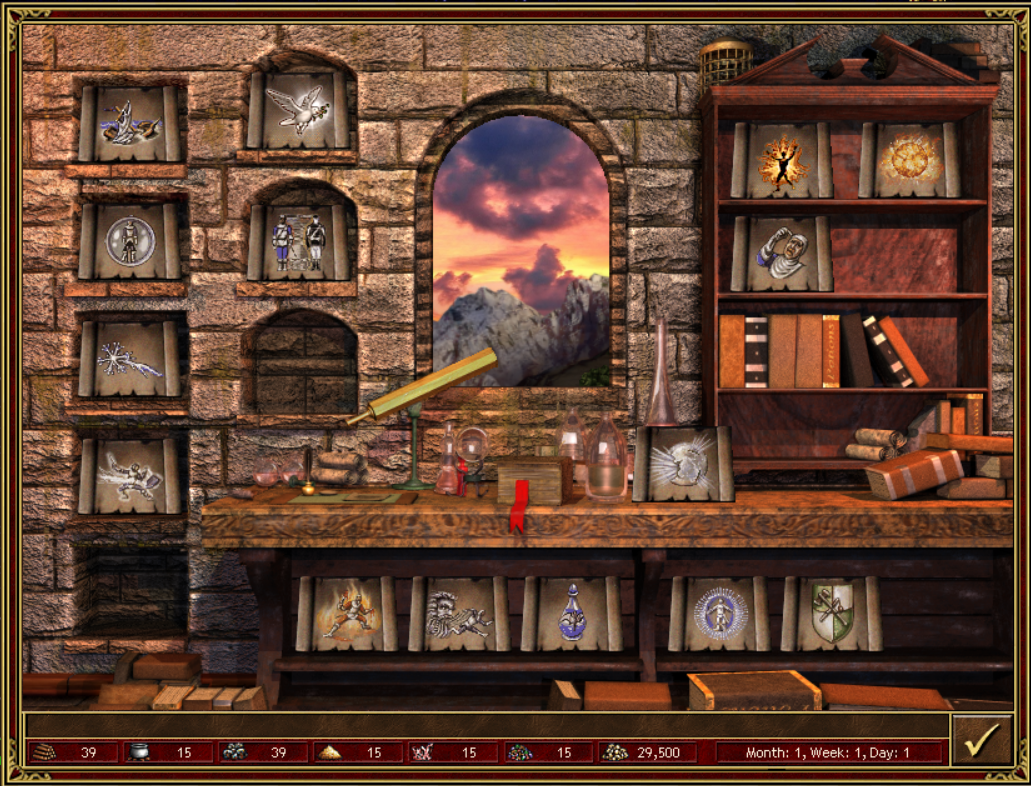Open the green and white shield scroll
The image size is (1031, 786).
831,613
